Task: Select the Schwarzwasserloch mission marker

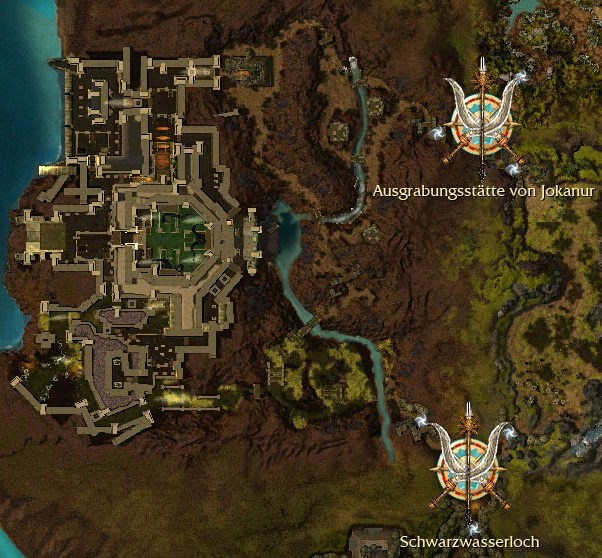Action: click(470, 462)
